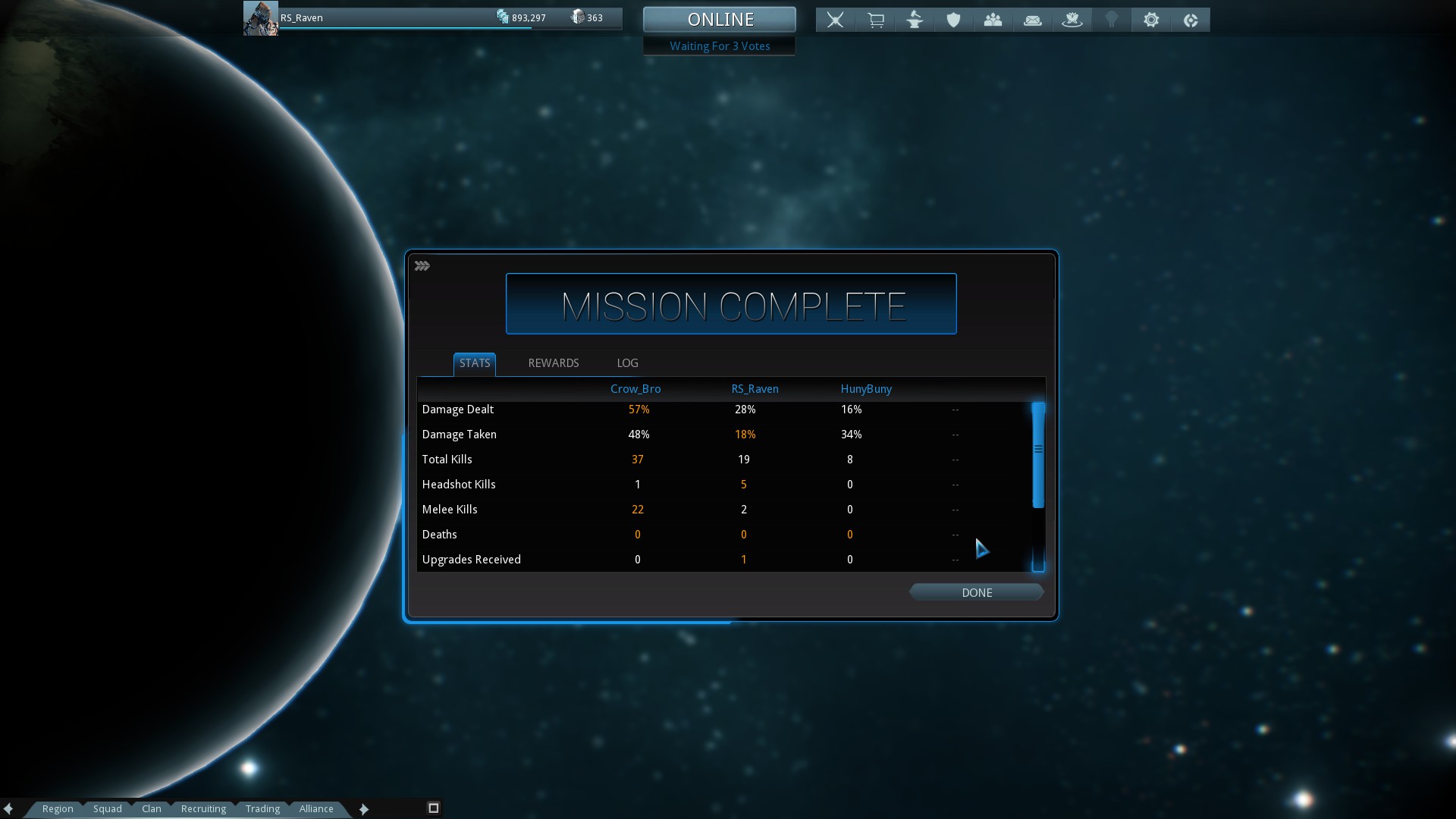Screen dimensions: 1456x819
Task: Switch to the Trading chat tab
Action: click(262, 809)
